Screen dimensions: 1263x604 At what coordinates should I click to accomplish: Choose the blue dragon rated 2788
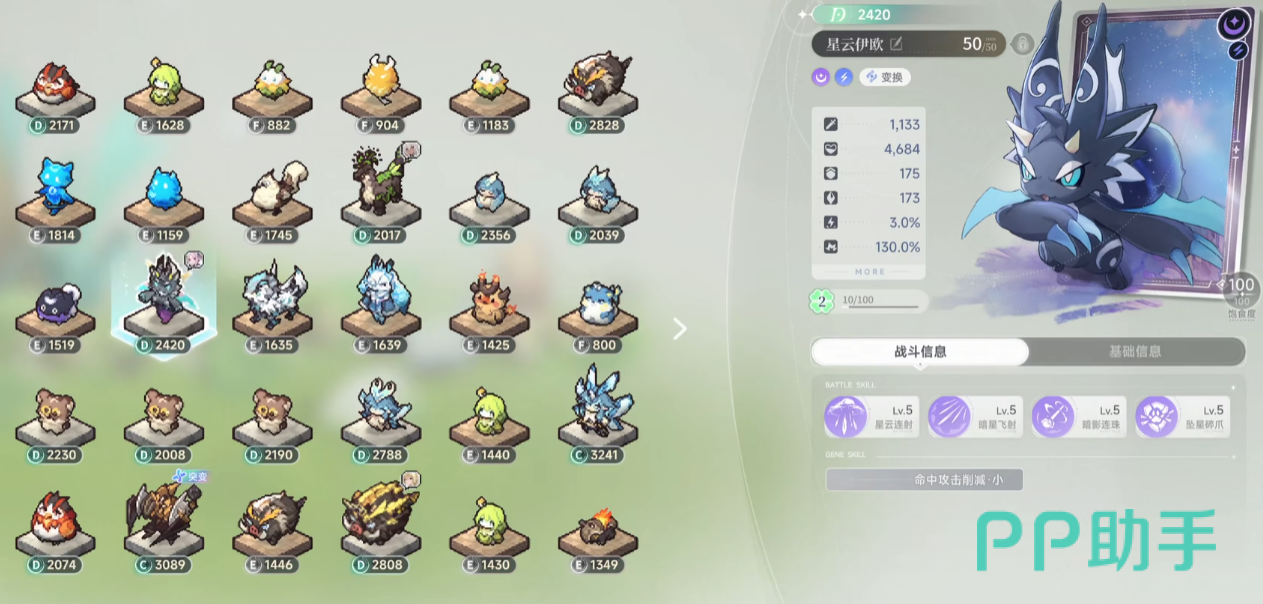[x=381, y=411]
